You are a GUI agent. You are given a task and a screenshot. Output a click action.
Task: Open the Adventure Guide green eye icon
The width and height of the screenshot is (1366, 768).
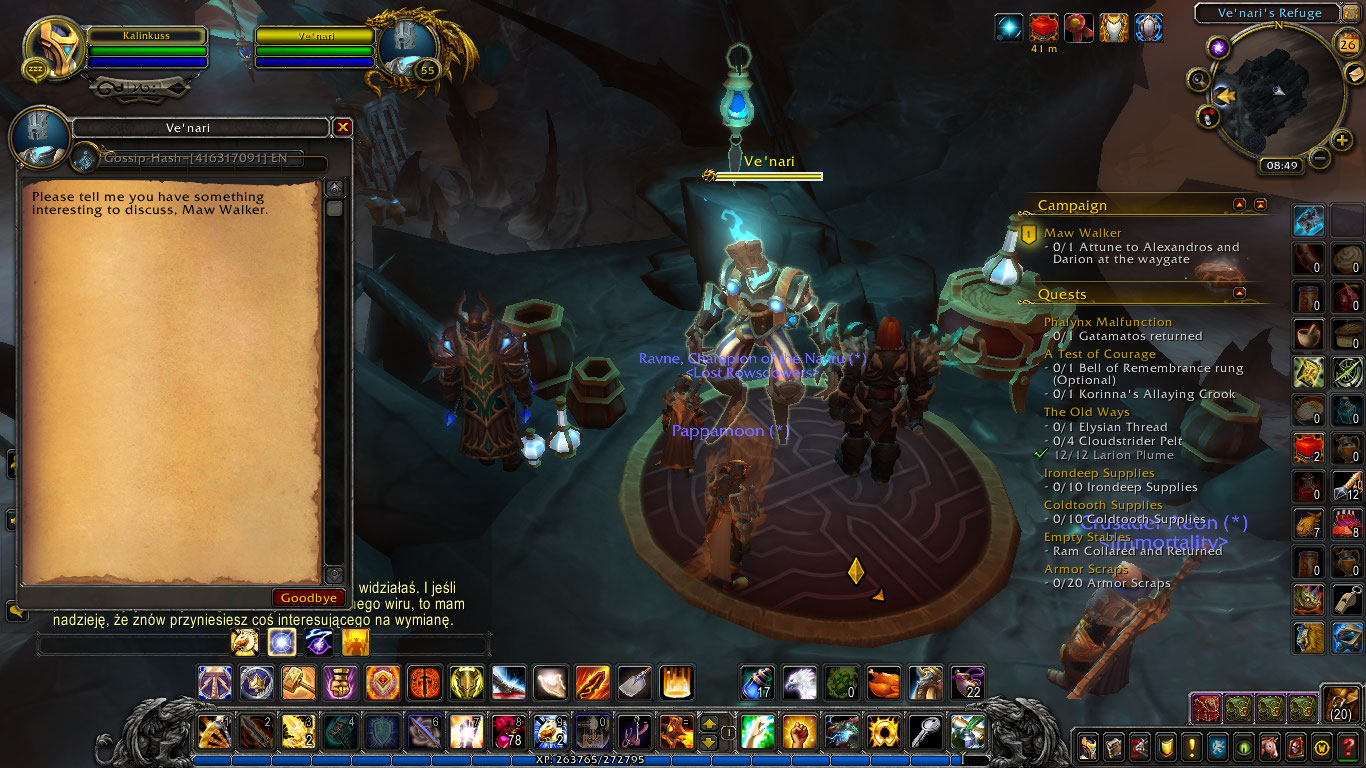[x=1243, y=747]
